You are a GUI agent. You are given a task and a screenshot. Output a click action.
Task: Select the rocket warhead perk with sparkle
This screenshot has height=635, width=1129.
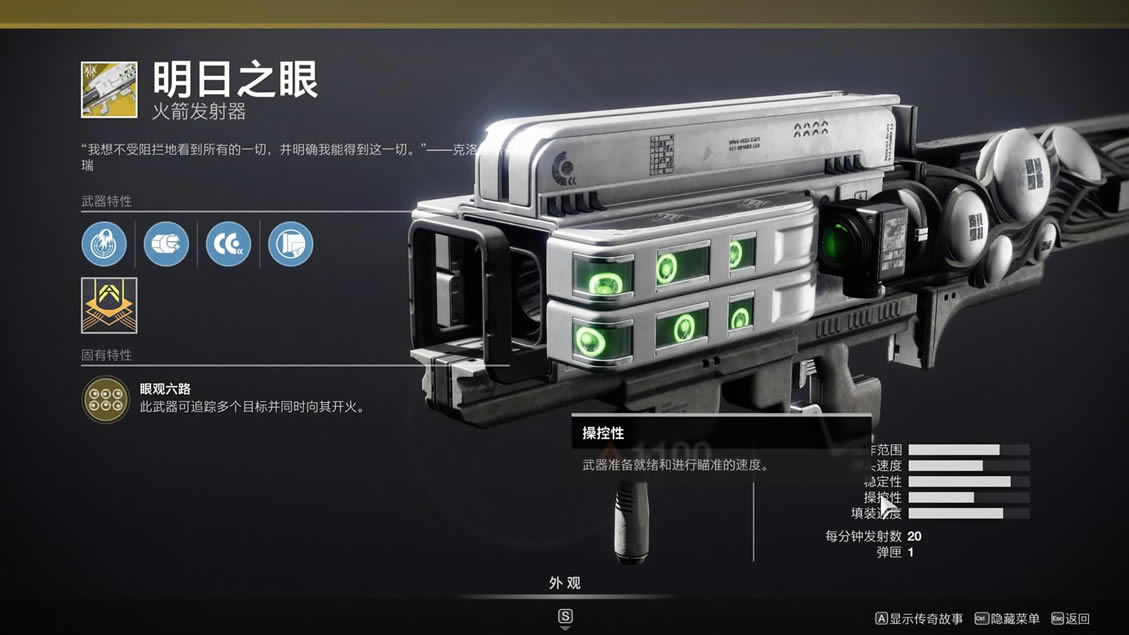(x=166, y=244)
